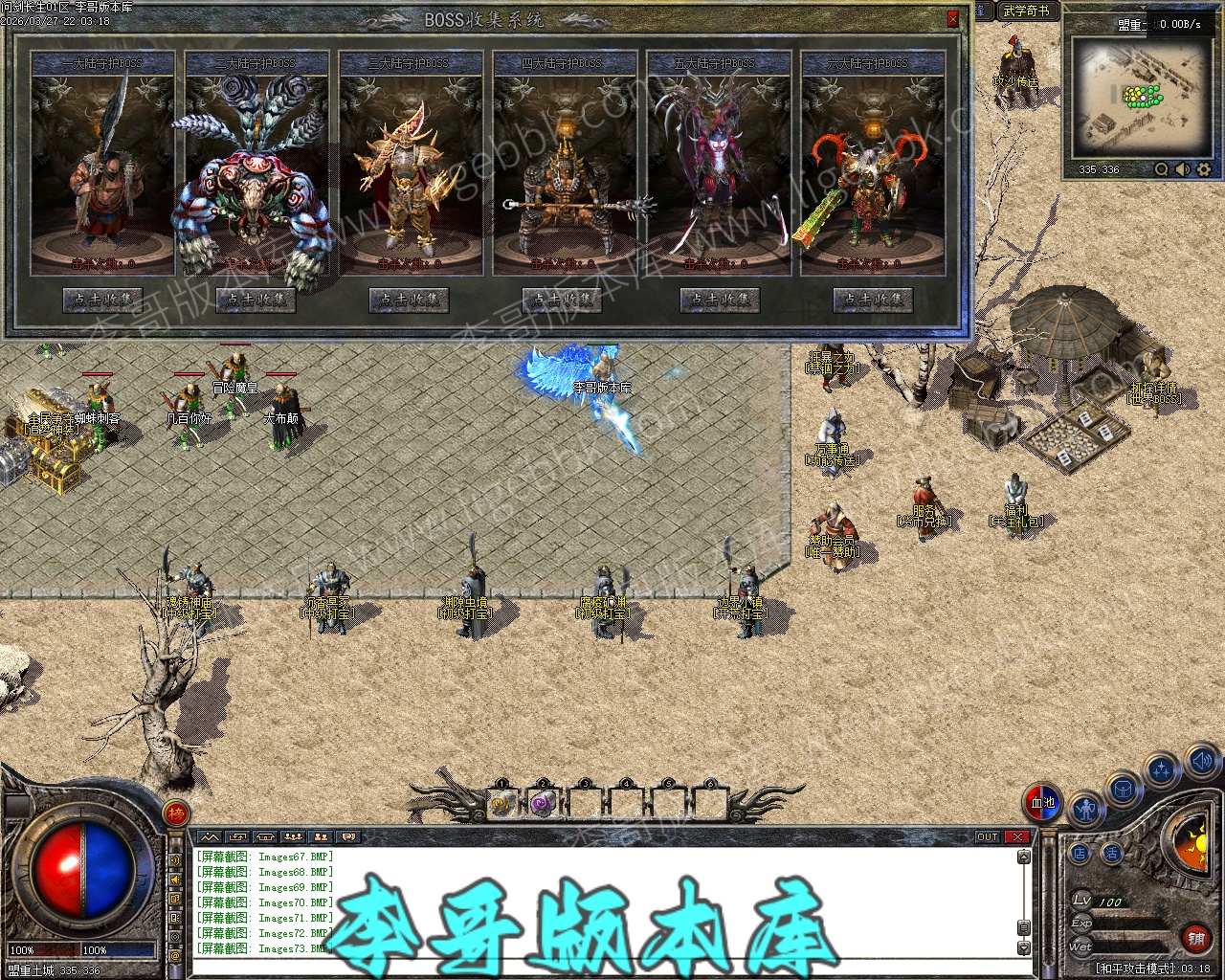Click the chat scrollbar's up arrow

1023,857
